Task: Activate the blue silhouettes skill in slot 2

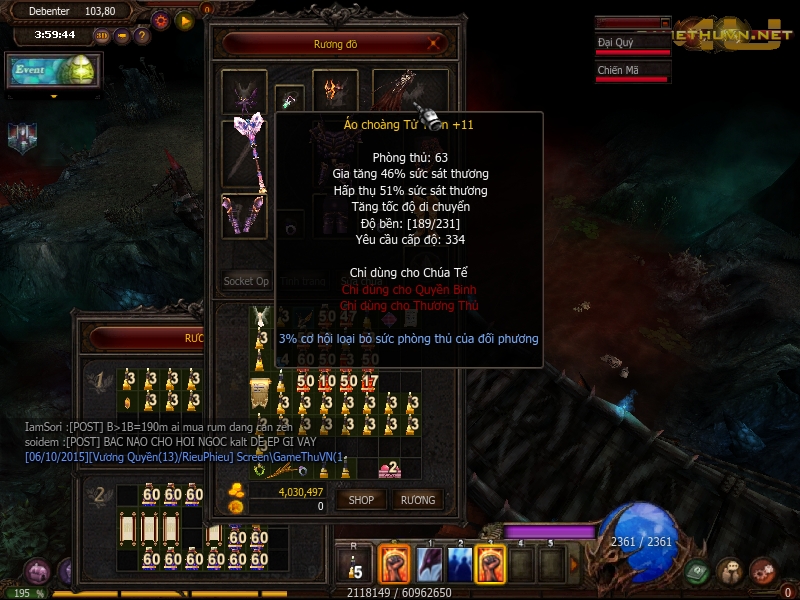Action: 460,565
